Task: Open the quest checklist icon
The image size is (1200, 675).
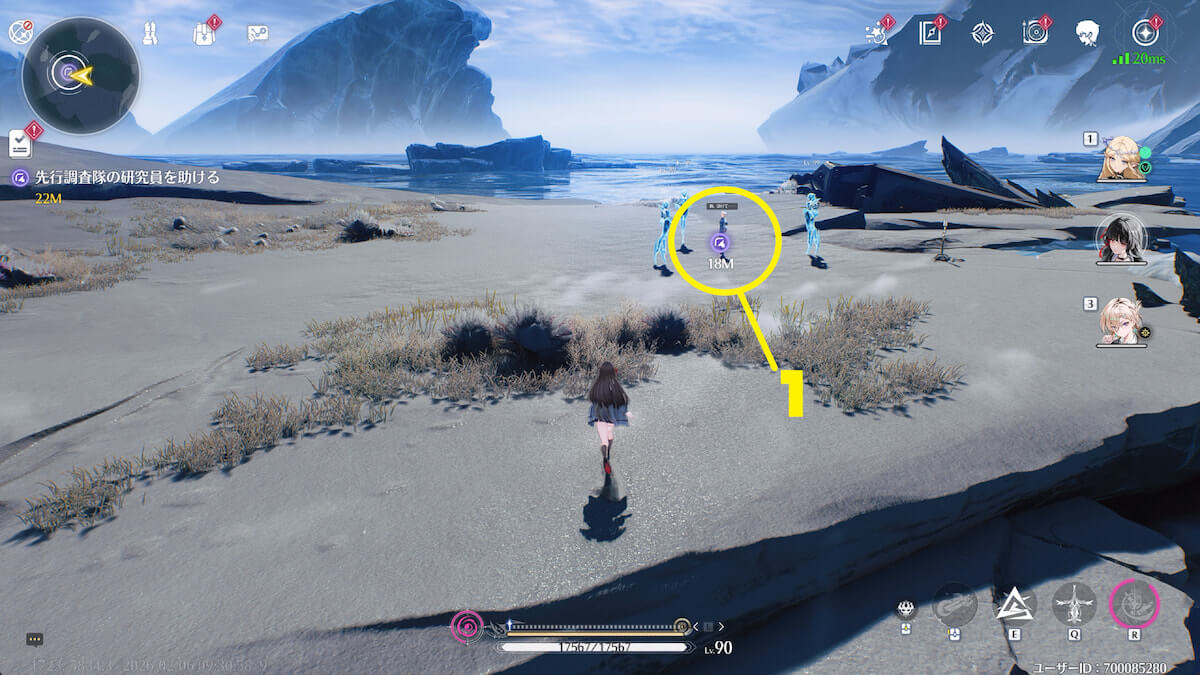Action: pos(21,144)
